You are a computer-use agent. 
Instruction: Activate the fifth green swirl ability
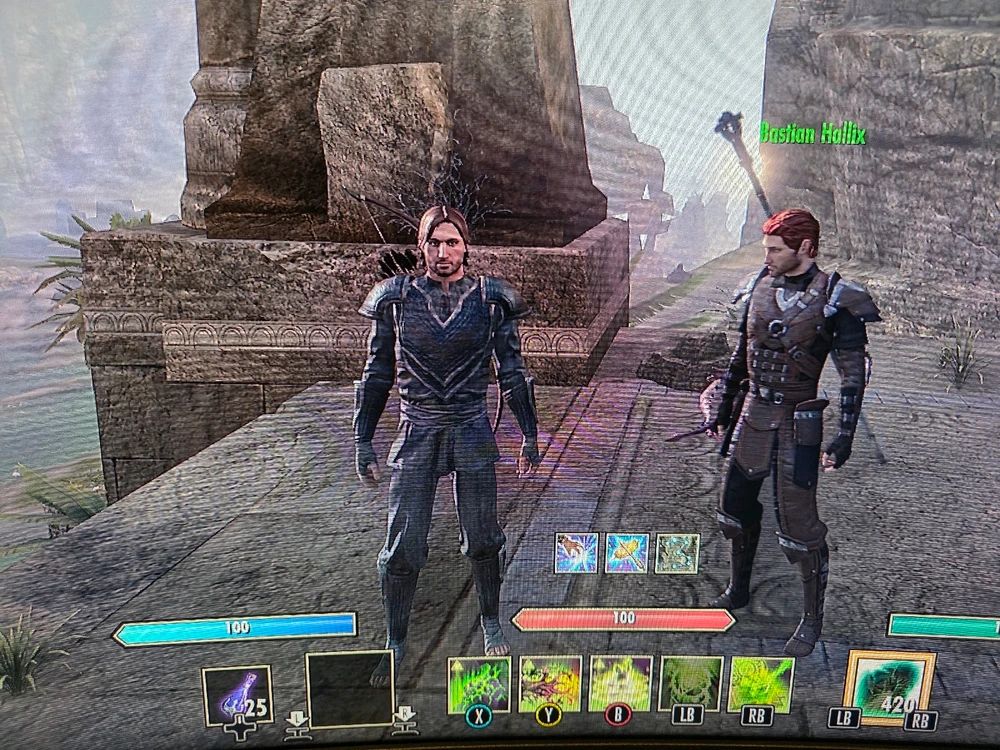coord(762,684)
